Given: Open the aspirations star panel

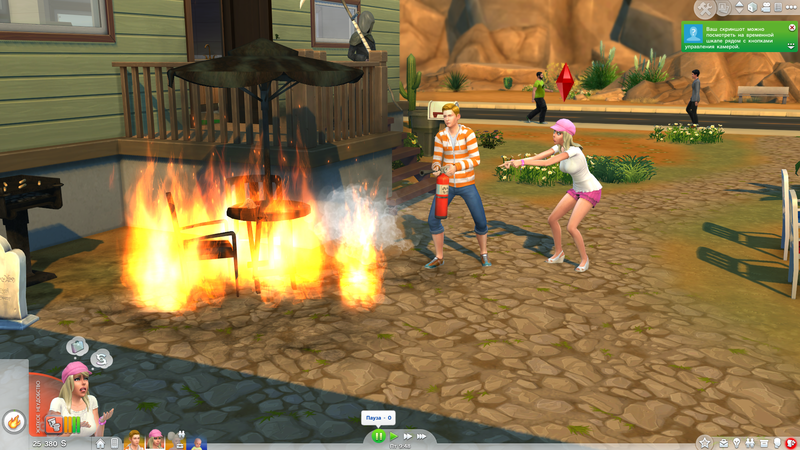Looking at the screenshot, I should [705, 442].
